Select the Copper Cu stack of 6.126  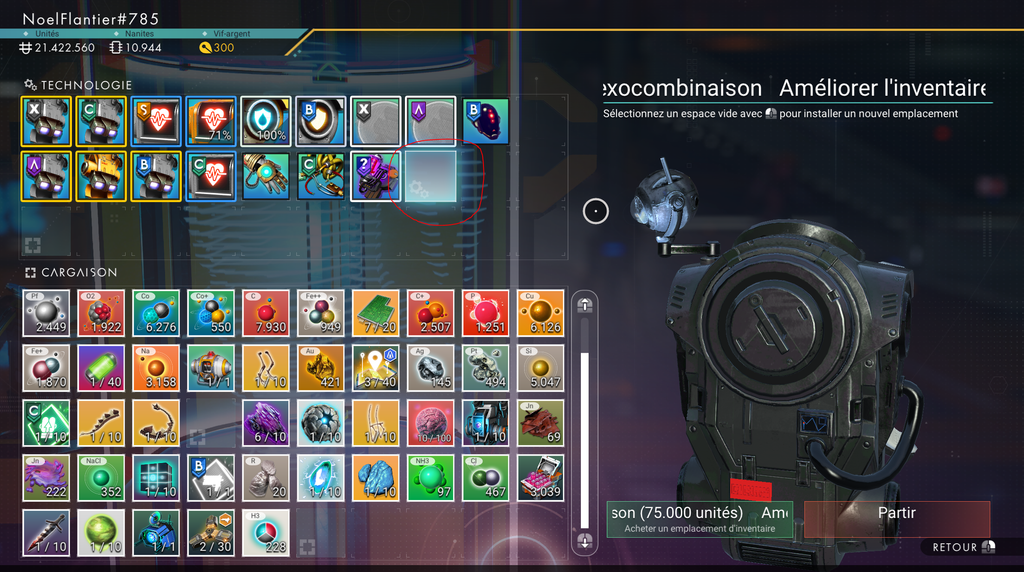click(x=541, y=313)
